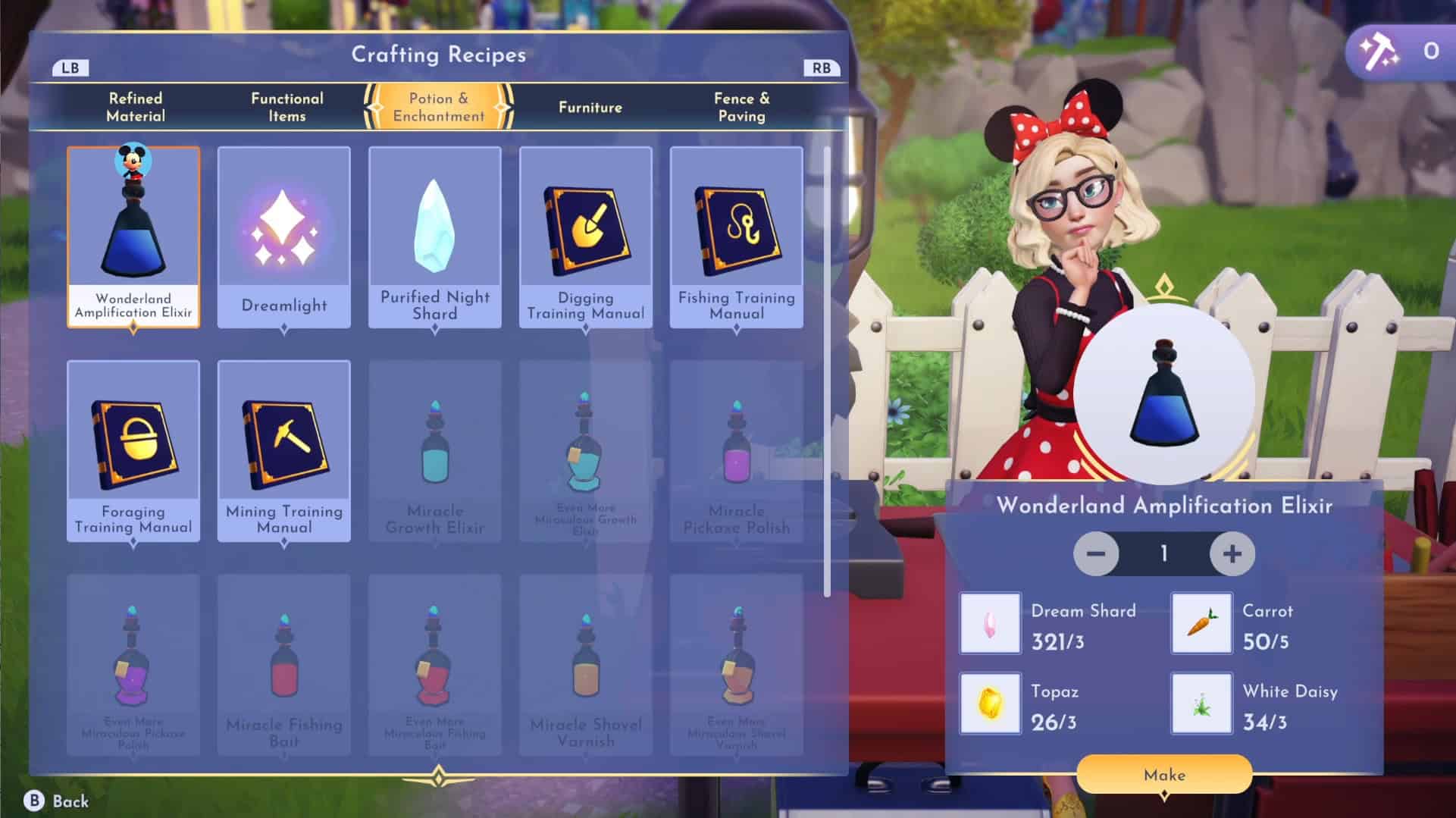1456x818 pixels.
Task: Decrease the crafting quantity with minus
Action: coord(1096,554)
